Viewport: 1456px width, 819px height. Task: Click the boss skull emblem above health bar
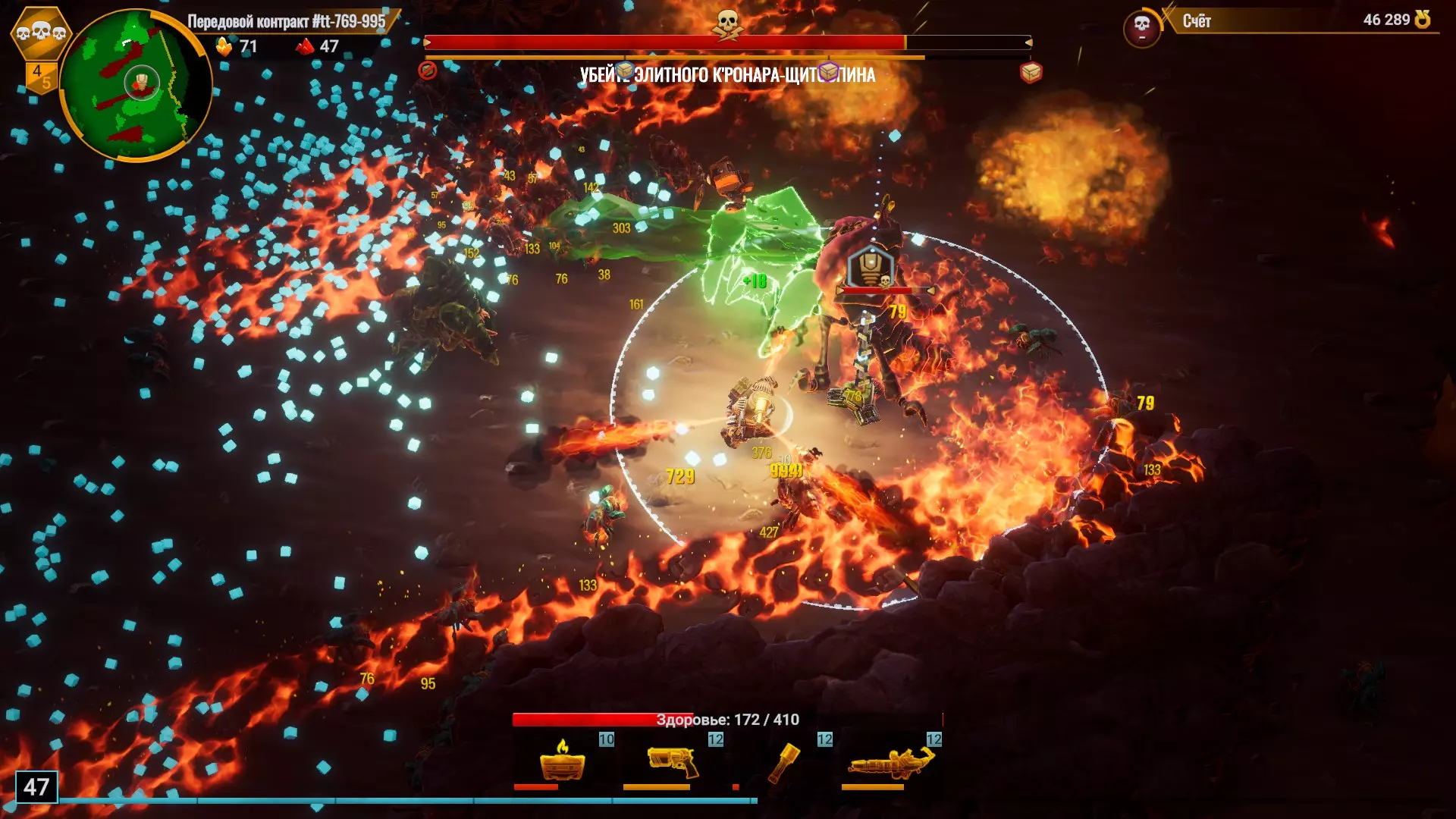click(x=728, y=24)
